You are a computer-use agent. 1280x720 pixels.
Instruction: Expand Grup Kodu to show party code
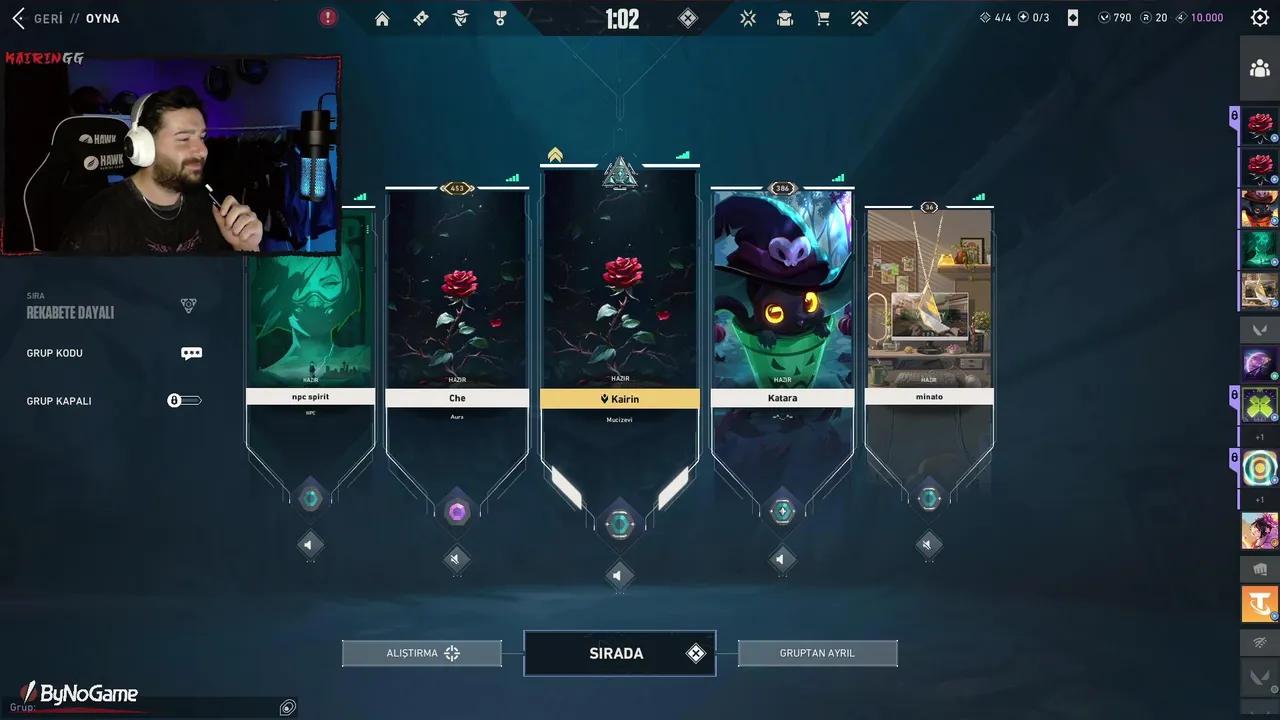point(190,352)
